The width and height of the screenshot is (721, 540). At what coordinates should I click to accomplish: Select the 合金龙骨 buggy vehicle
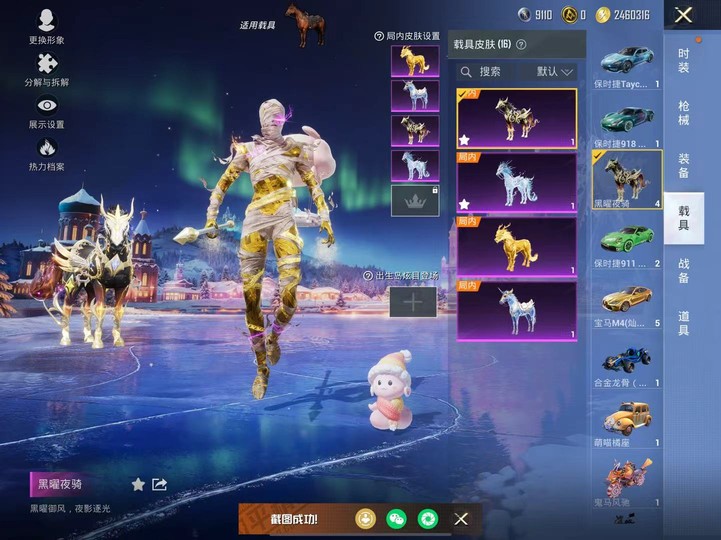pos(627,360)
